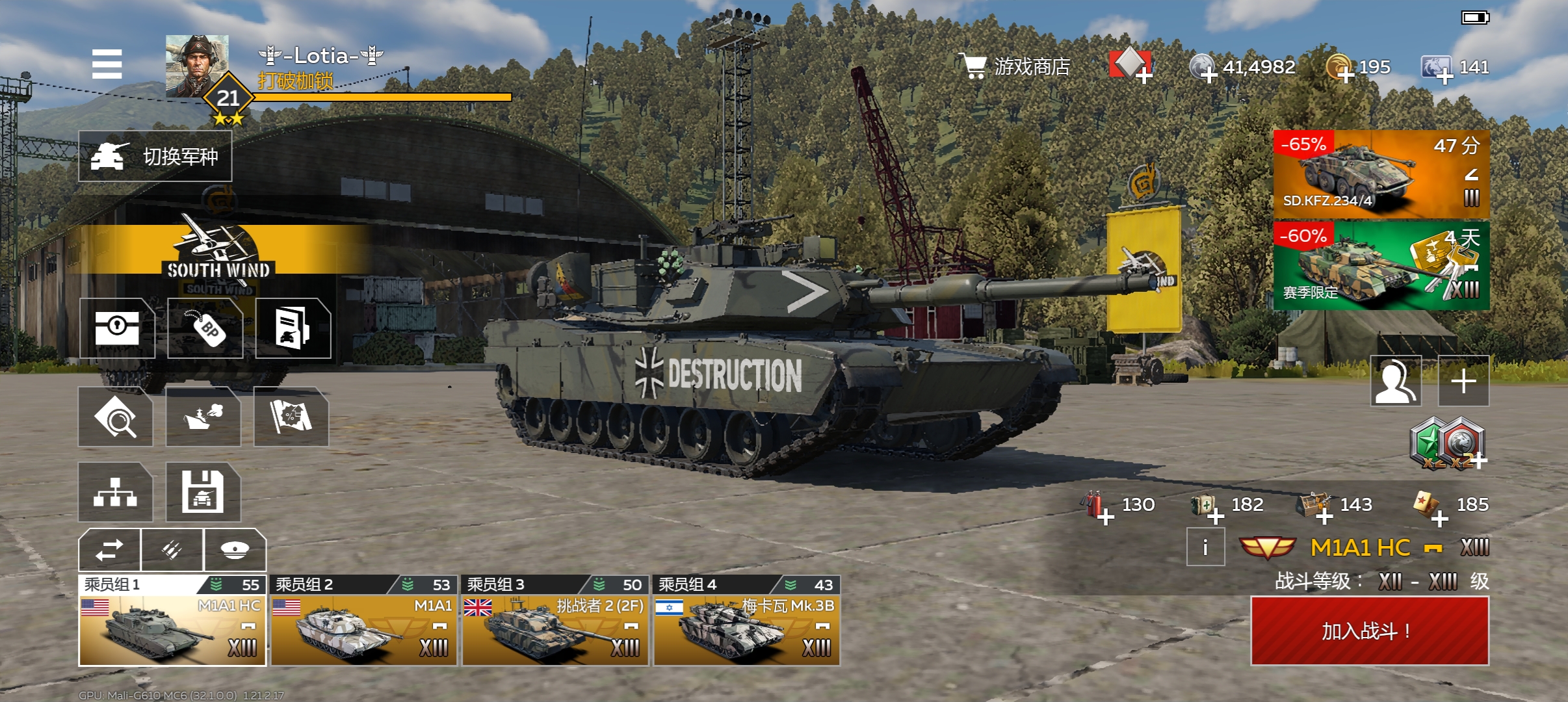Viewport: 1568px width, 702px height.
Task: Open the 游戏商店 game shop
Action: tap(1016, 66)
